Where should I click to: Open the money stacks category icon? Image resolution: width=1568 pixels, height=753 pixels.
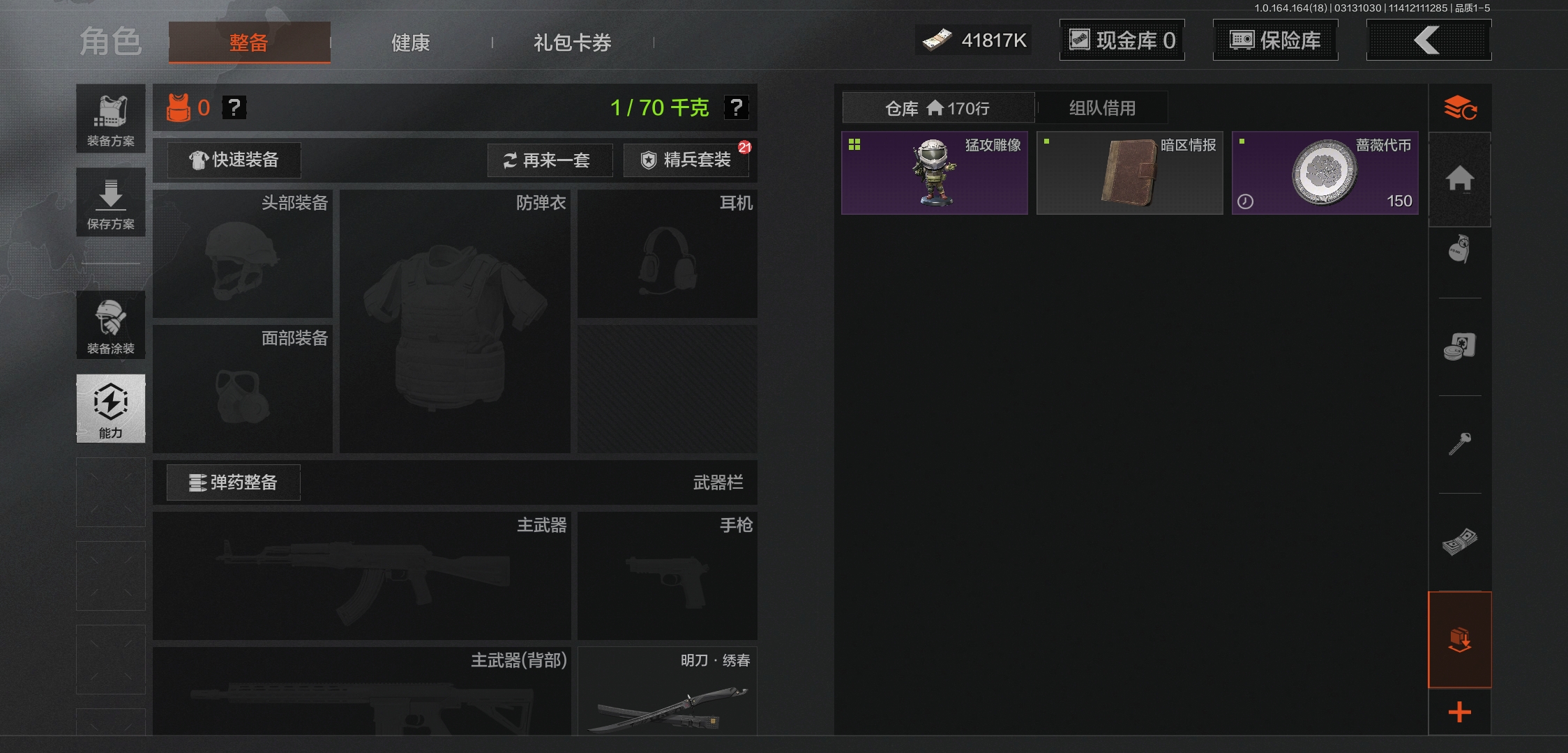pyautogui.click(x=1461, y=542)
